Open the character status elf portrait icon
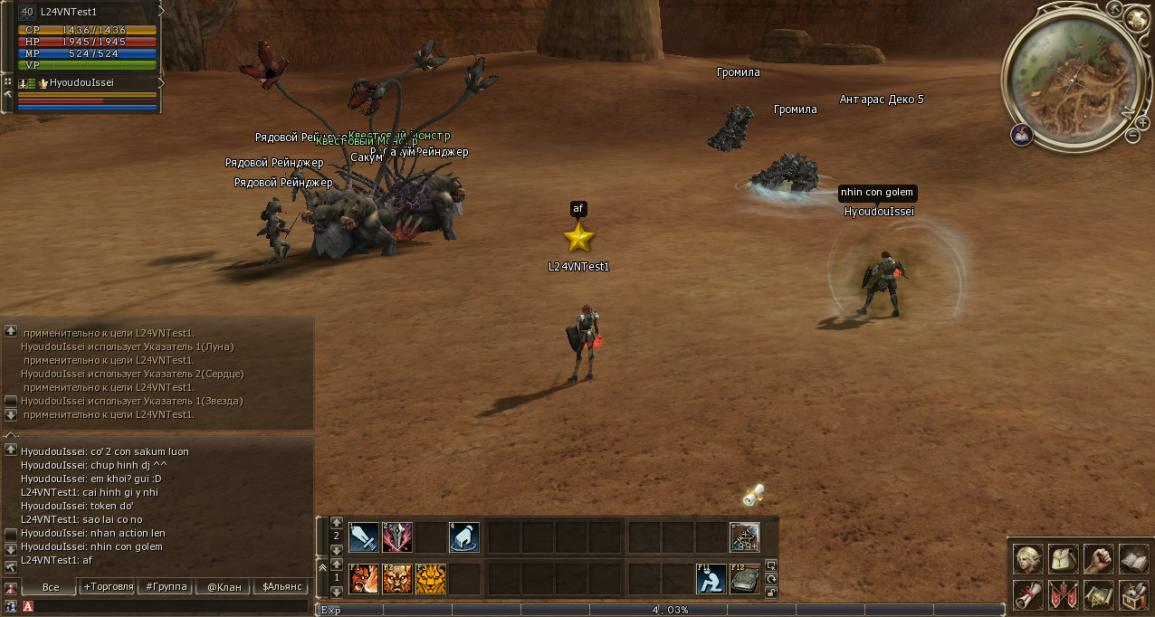Screen dimensions: 1155x617 pos(1028,558)
